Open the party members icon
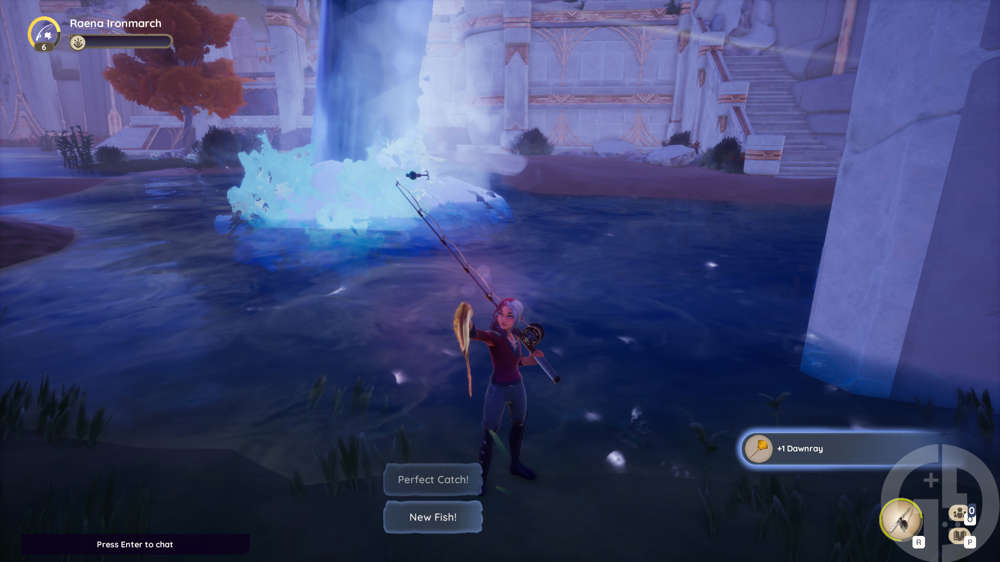 click(x=959, y=513)
